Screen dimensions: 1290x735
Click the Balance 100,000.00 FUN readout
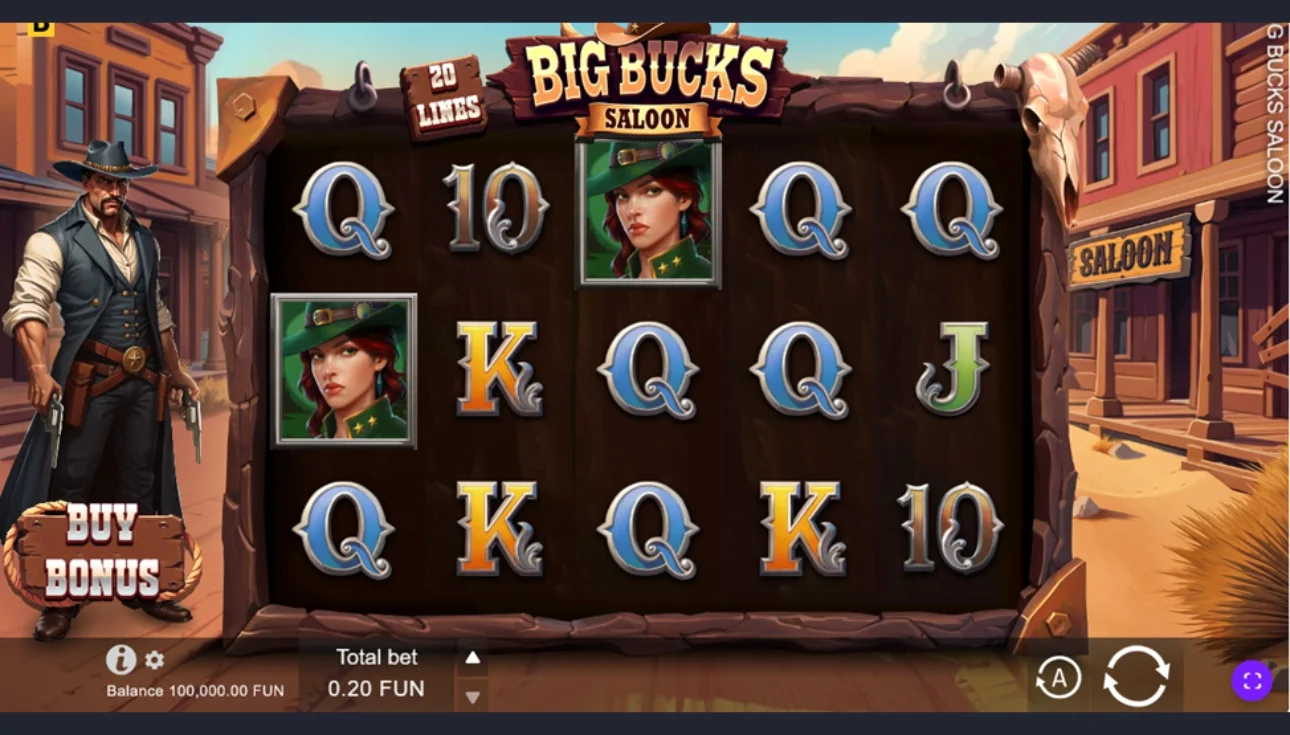tap(194, 690)
